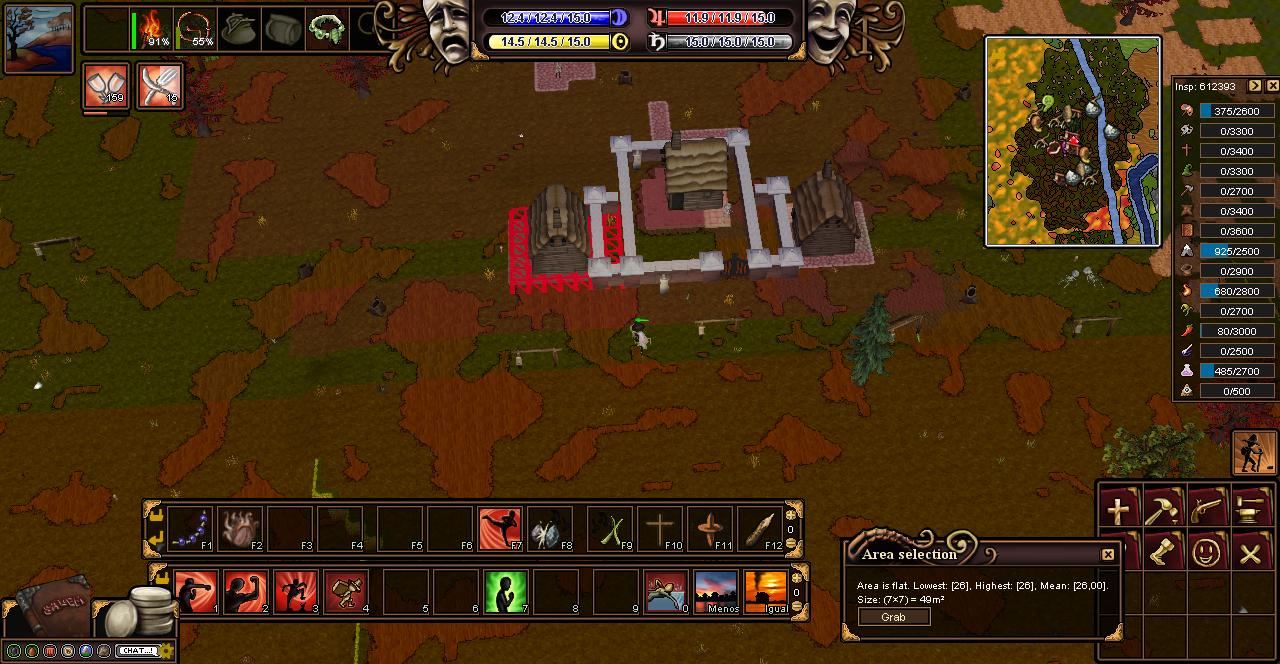This screenshot has height=664, width=1280.
Task: Open the flintlock pistol action menu
Action: click(1206, 510)
